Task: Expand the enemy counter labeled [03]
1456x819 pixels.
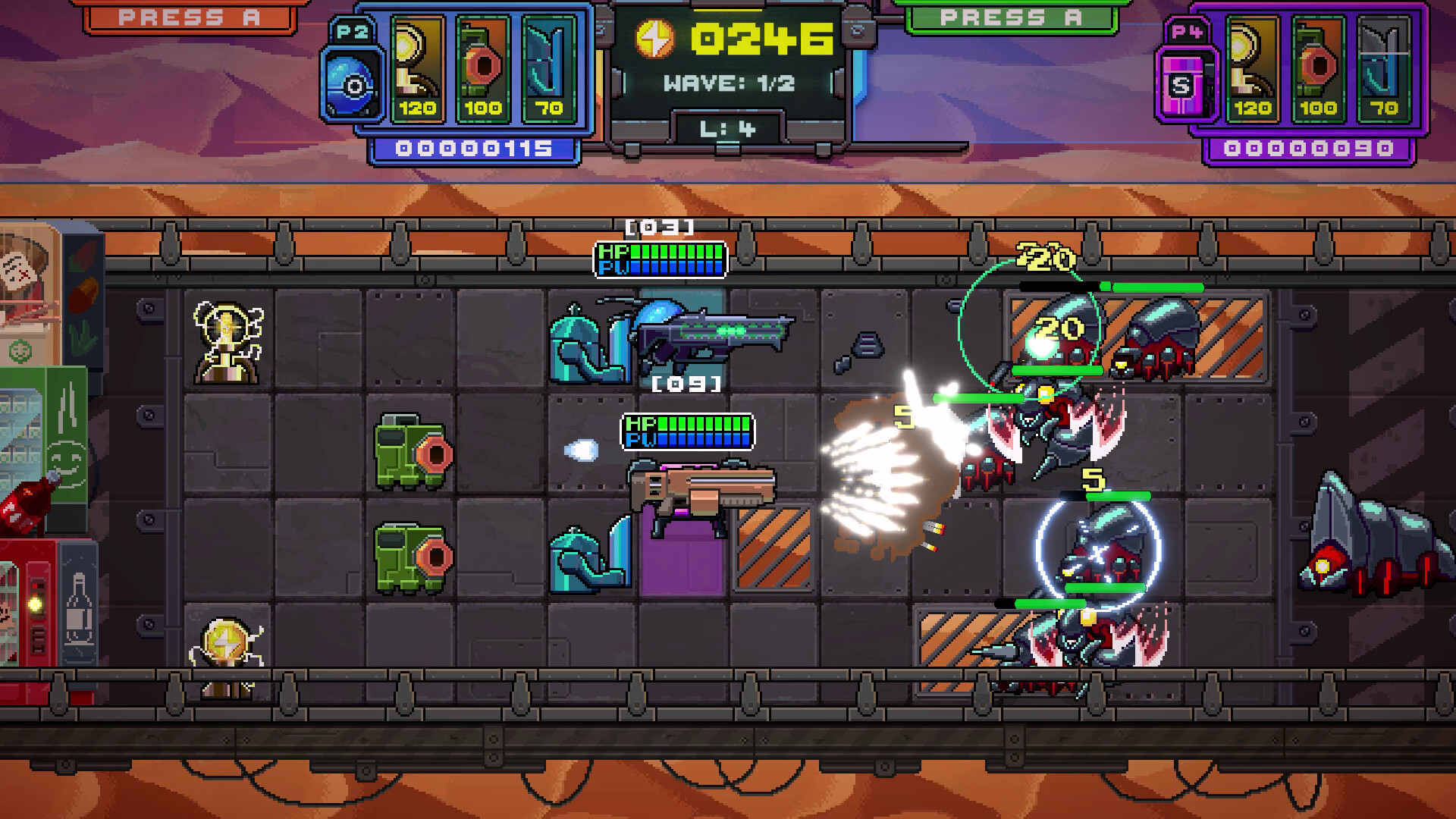Action: [658, 225]
